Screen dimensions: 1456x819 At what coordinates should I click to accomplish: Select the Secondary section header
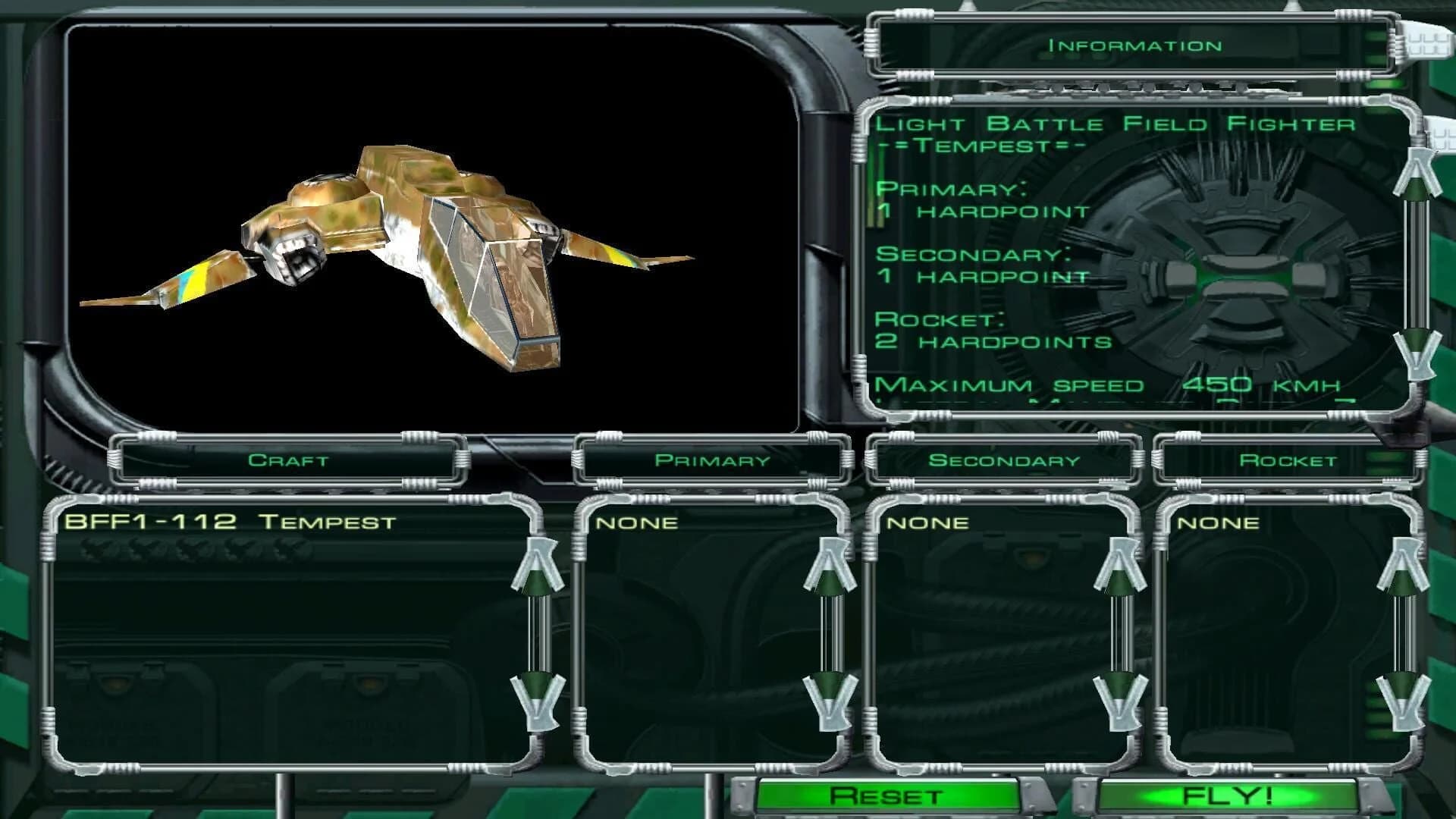(1006, 459)
